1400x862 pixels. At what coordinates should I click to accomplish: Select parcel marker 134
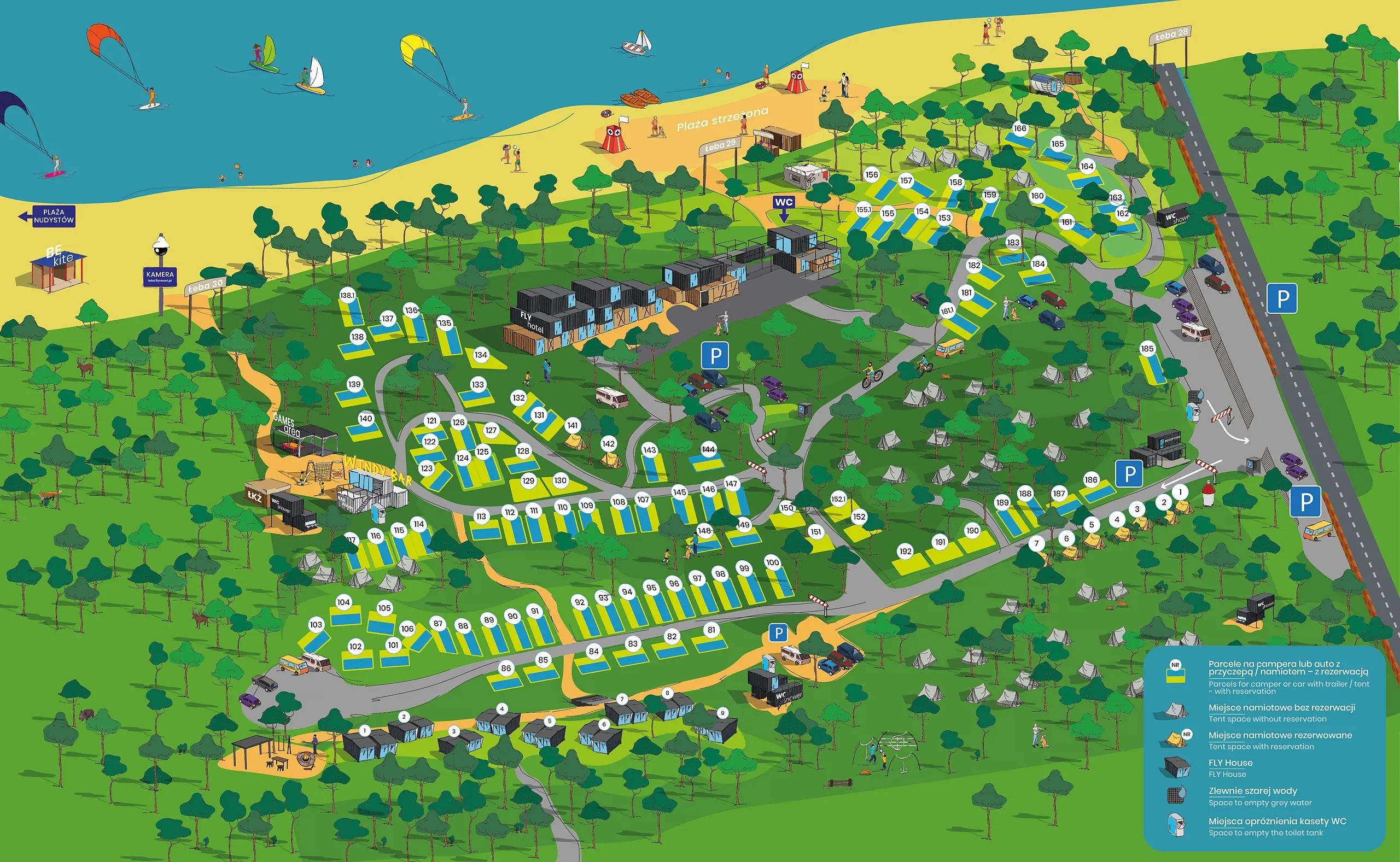point(481,355)
